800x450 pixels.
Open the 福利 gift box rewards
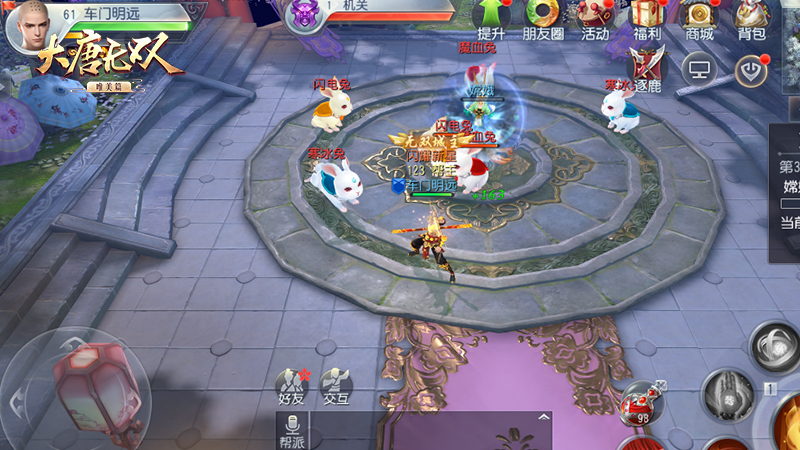coord(646,19)
